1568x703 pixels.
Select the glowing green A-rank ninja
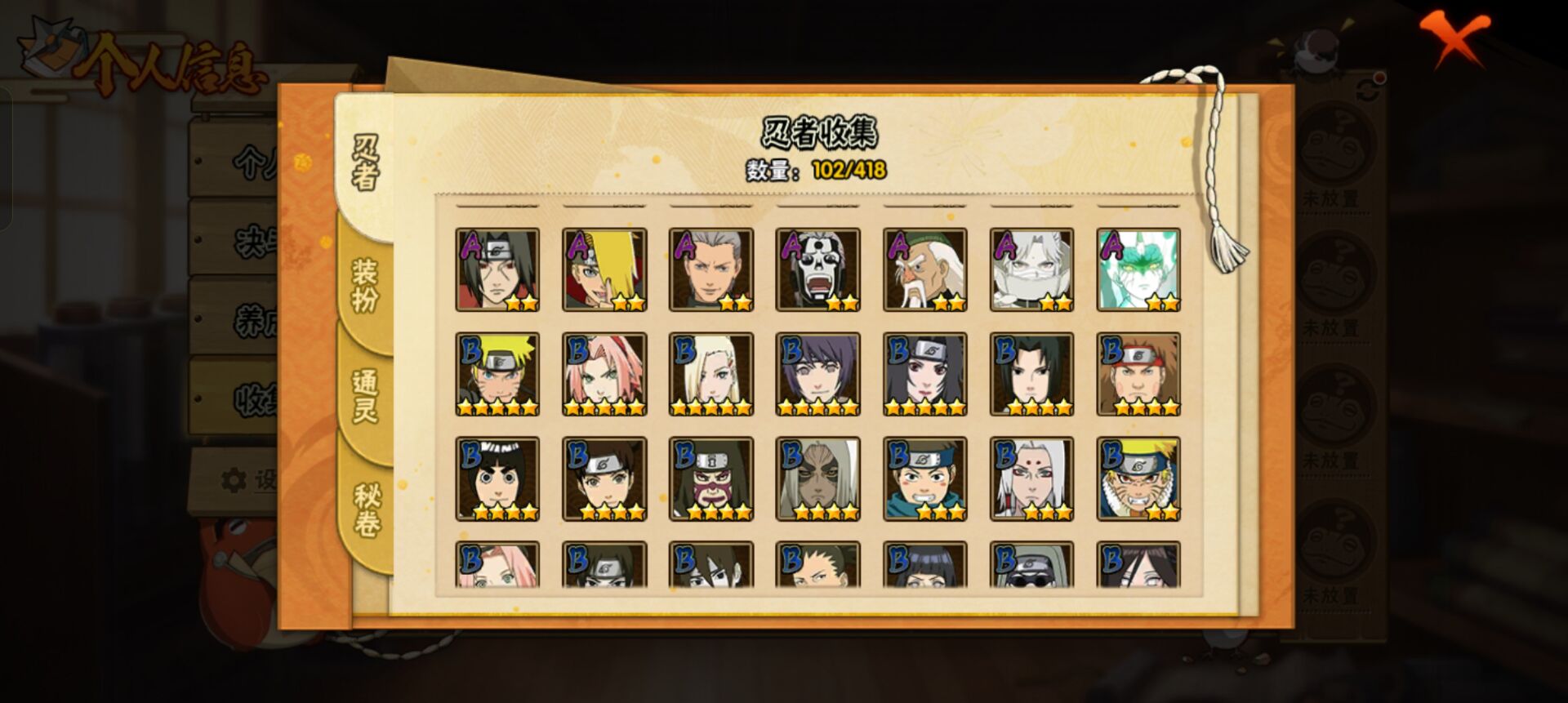(1138, 269)
